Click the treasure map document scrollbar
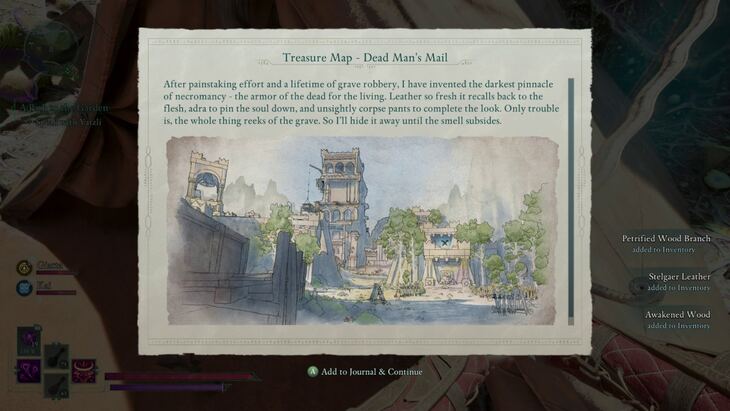The height and width of the screenshot is (411, 730). 571,202
